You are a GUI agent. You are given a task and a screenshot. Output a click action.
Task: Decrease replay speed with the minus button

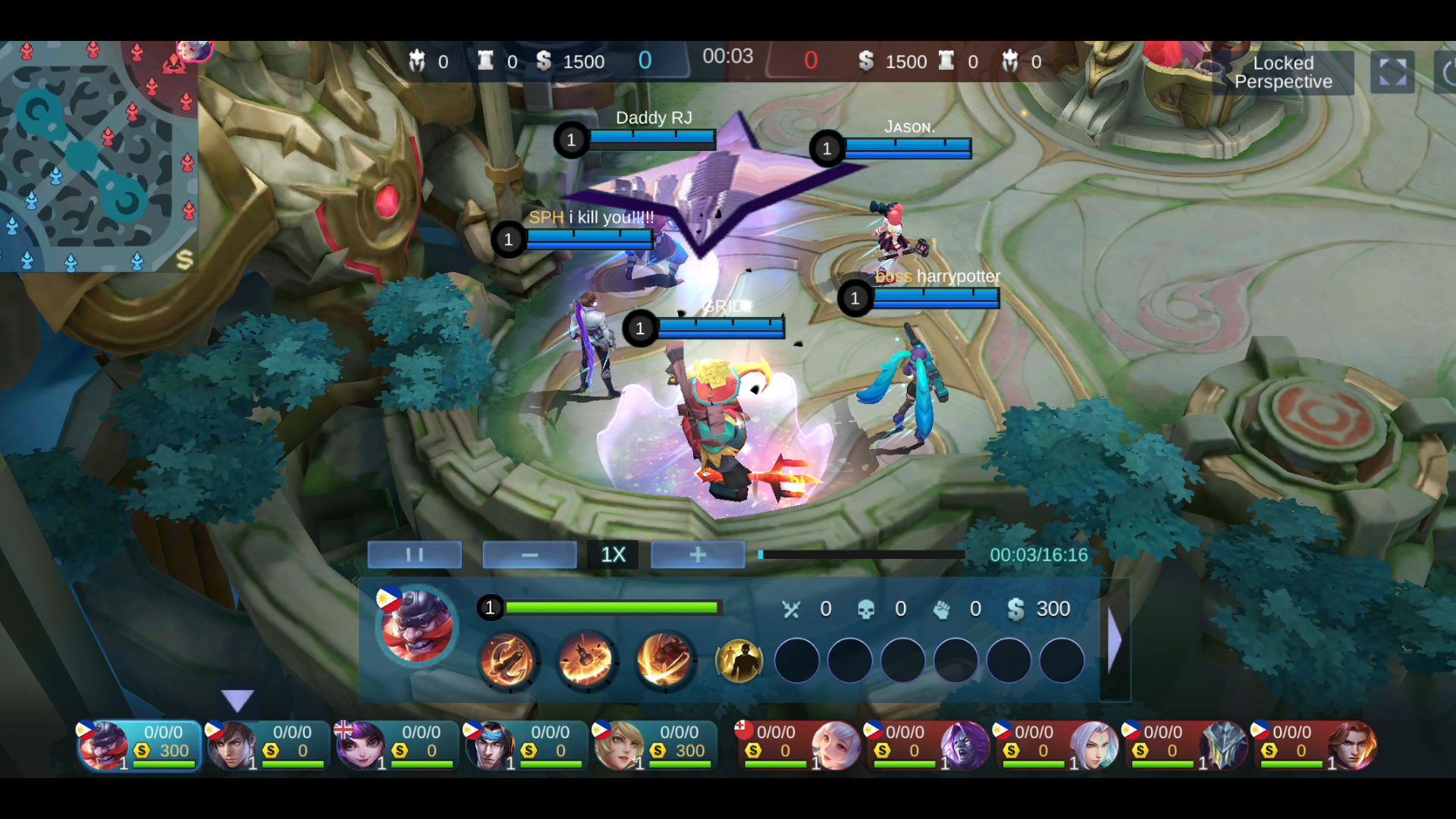[x=529, y=555]
